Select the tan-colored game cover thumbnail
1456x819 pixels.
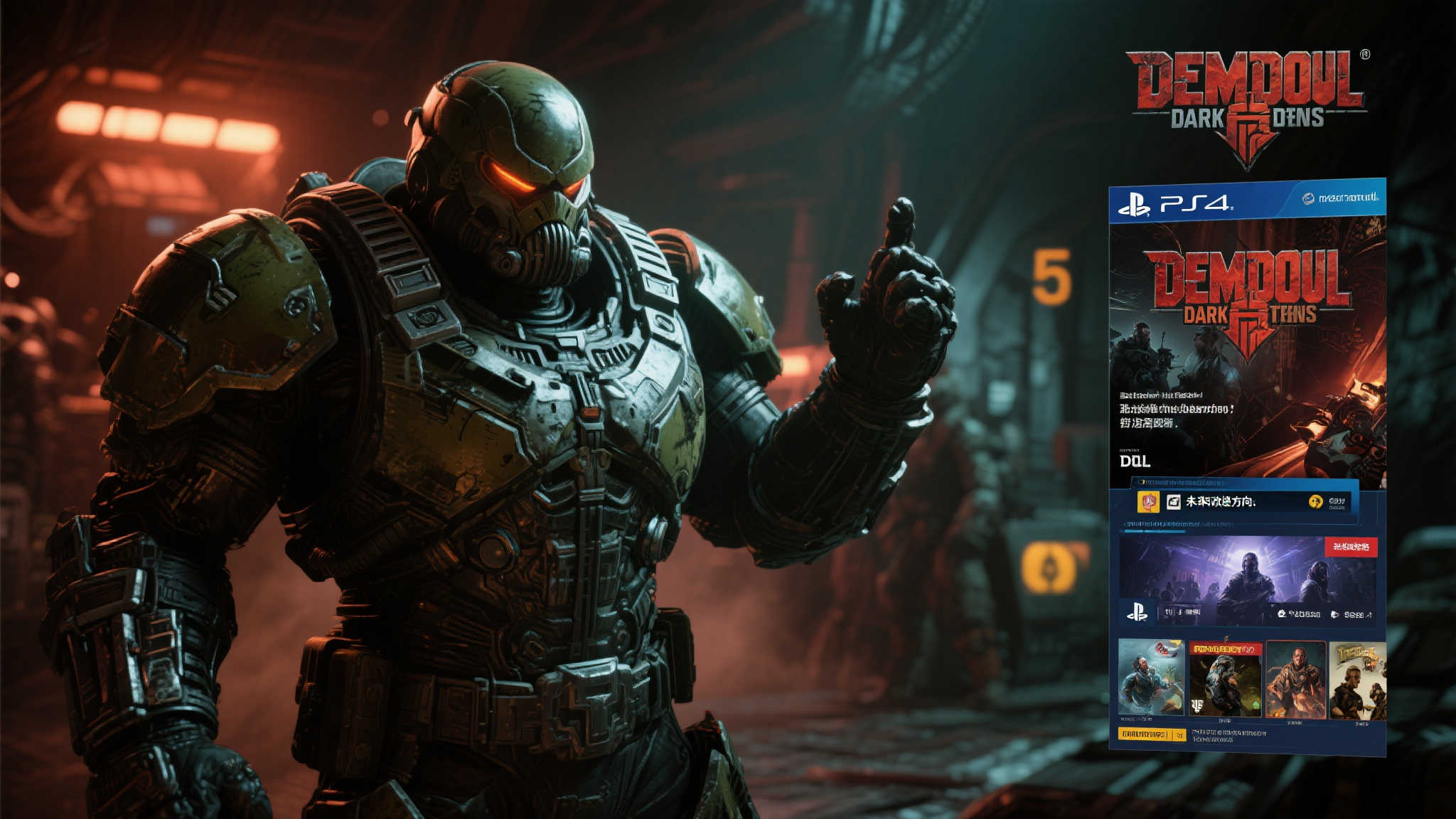tap(1358, 680)
